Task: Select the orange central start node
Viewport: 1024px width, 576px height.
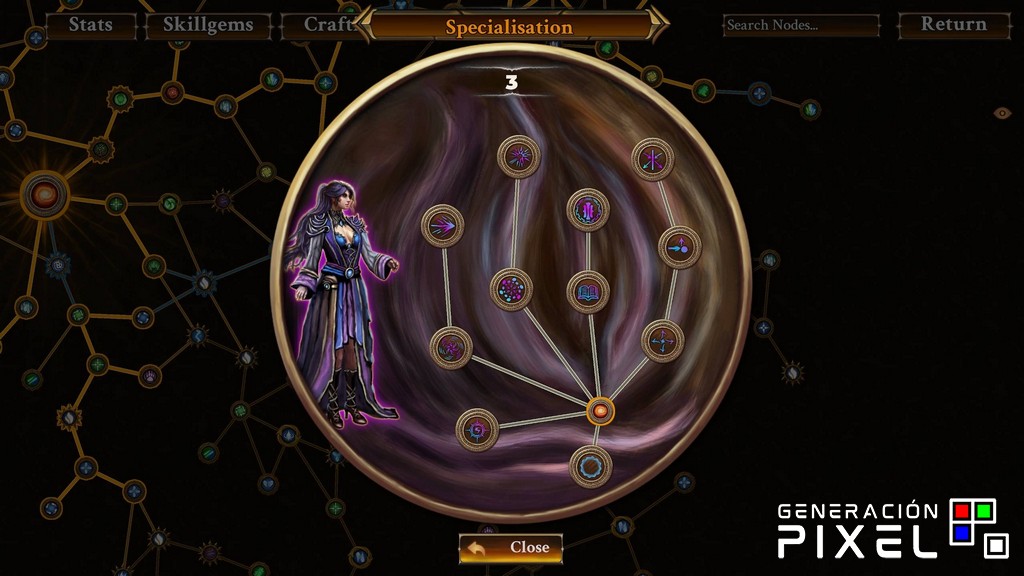Action: [599, 410]
